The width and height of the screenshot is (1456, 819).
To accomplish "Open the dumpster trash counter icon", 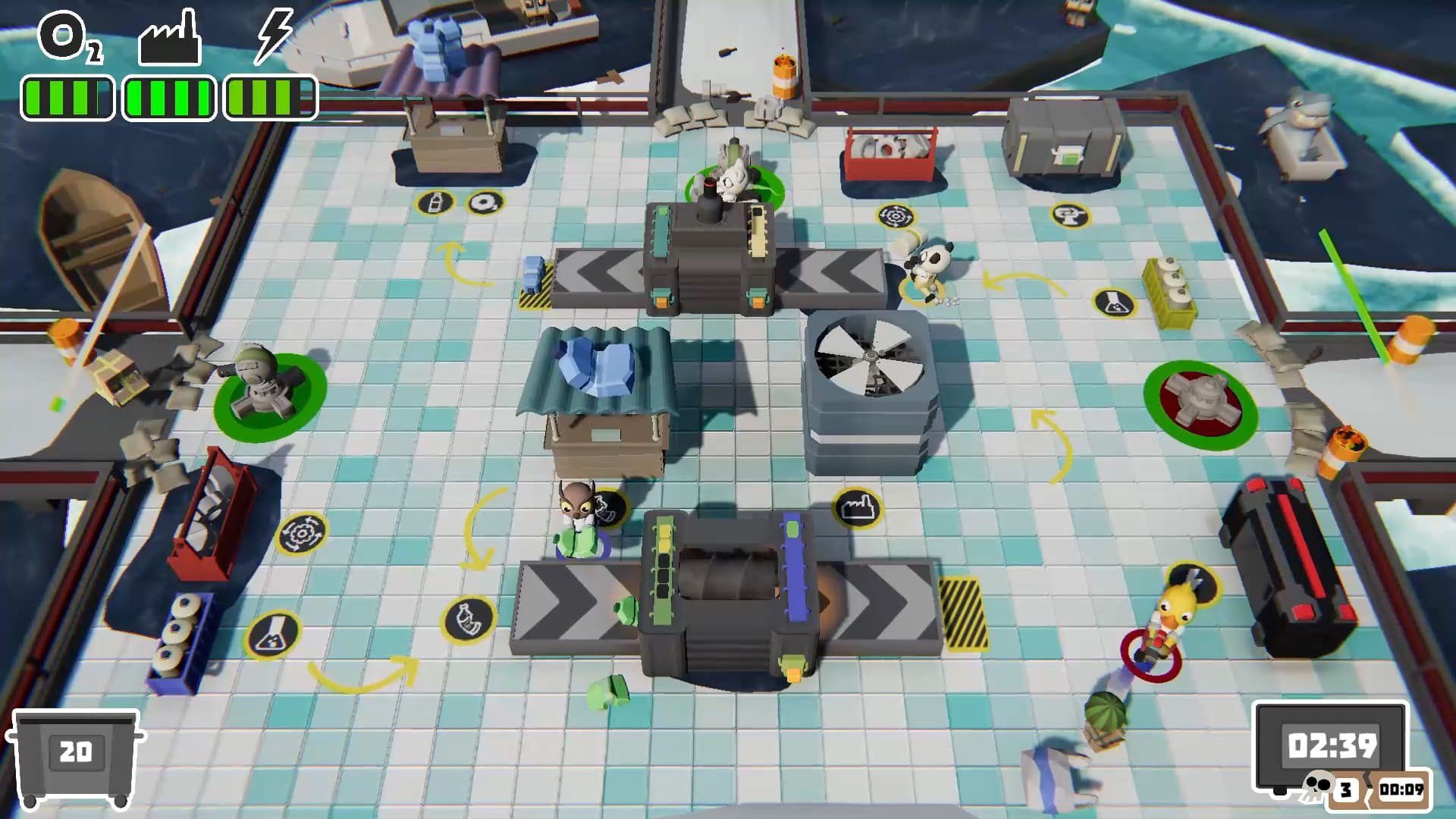I will click(x=75, y=757).
